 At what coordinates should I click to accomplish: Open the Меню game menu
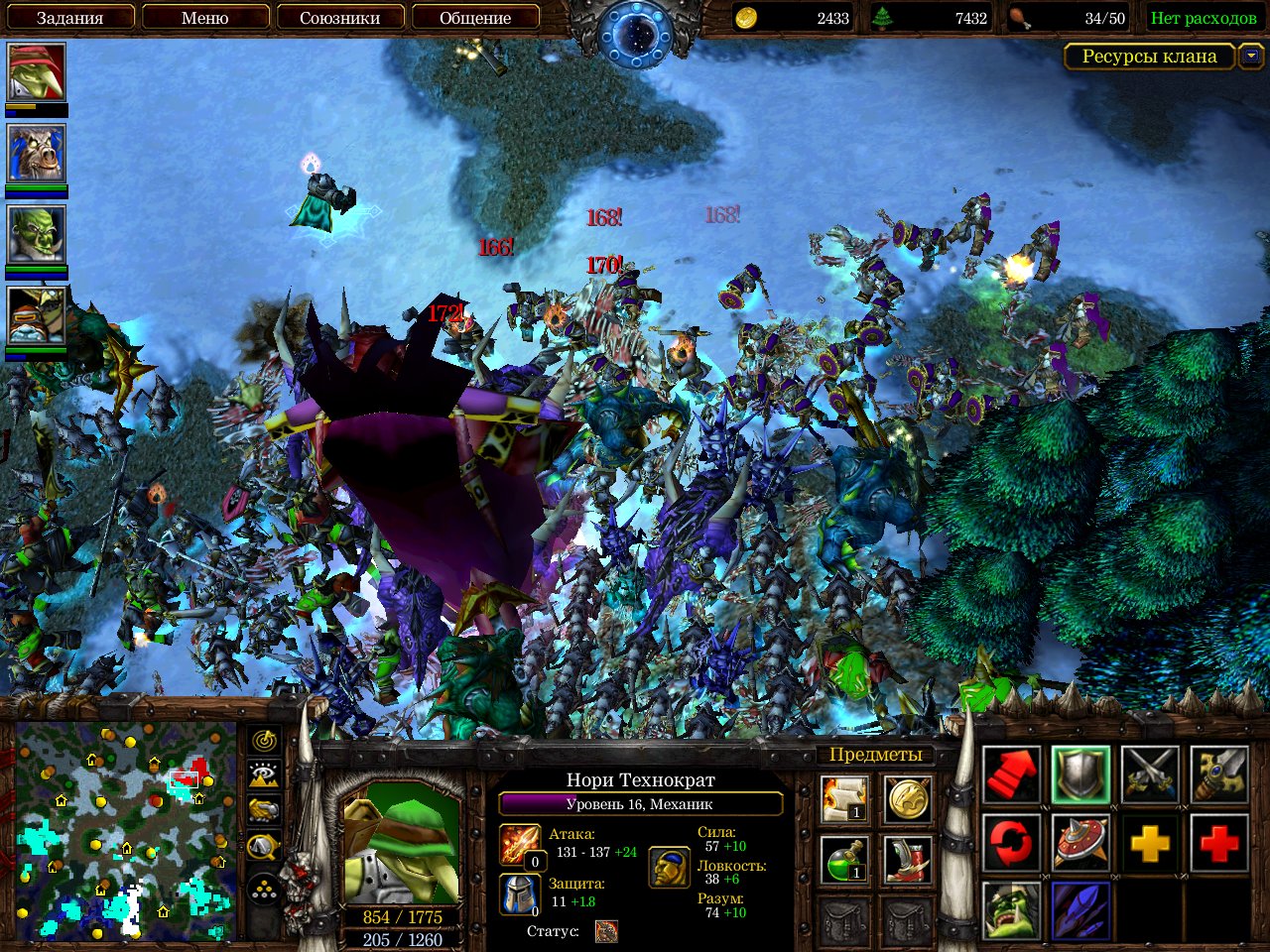204,18
